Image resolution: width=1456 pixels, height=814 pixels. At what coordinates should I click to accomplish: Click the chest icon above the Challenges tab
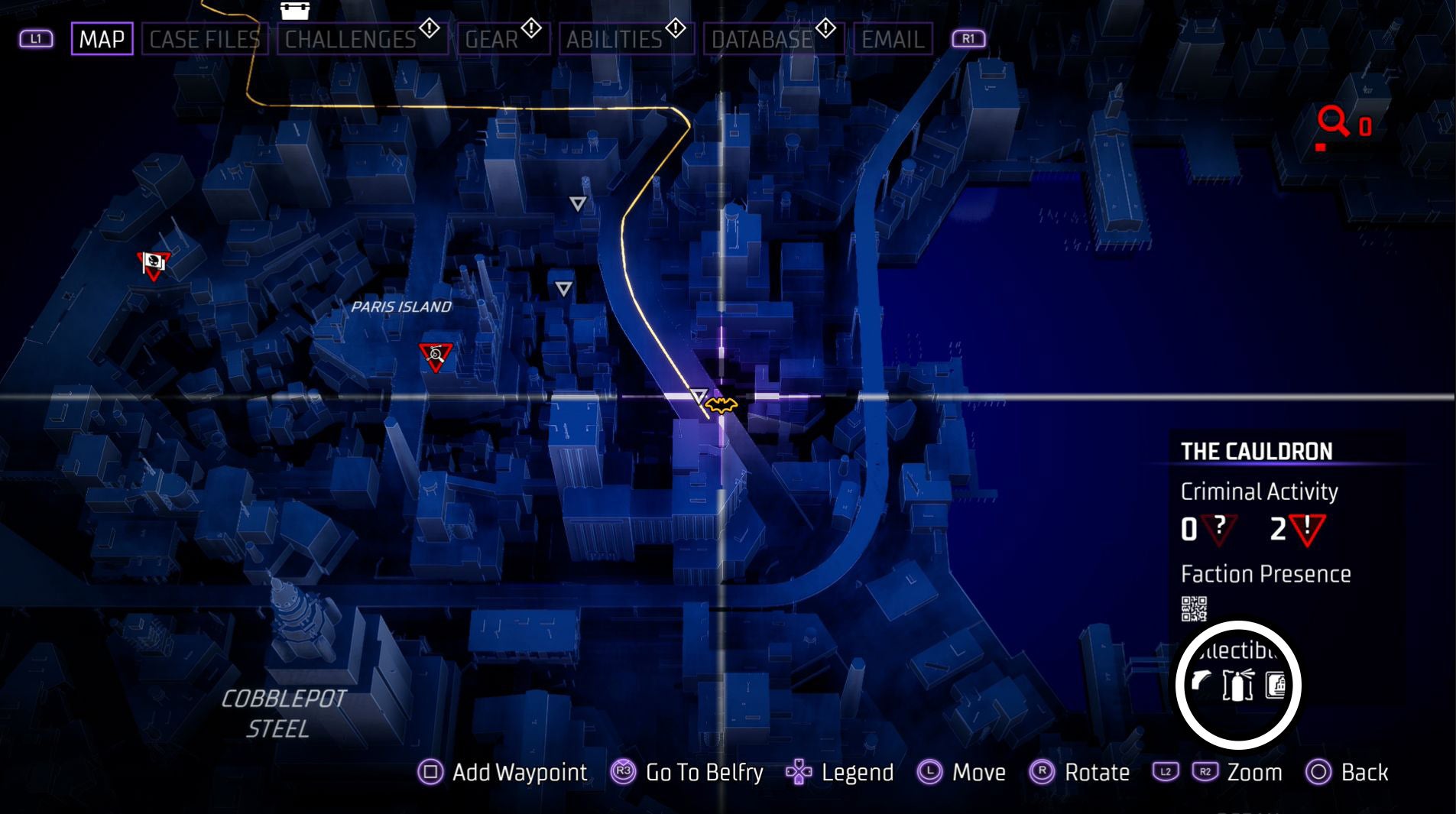tap(294, 10)
